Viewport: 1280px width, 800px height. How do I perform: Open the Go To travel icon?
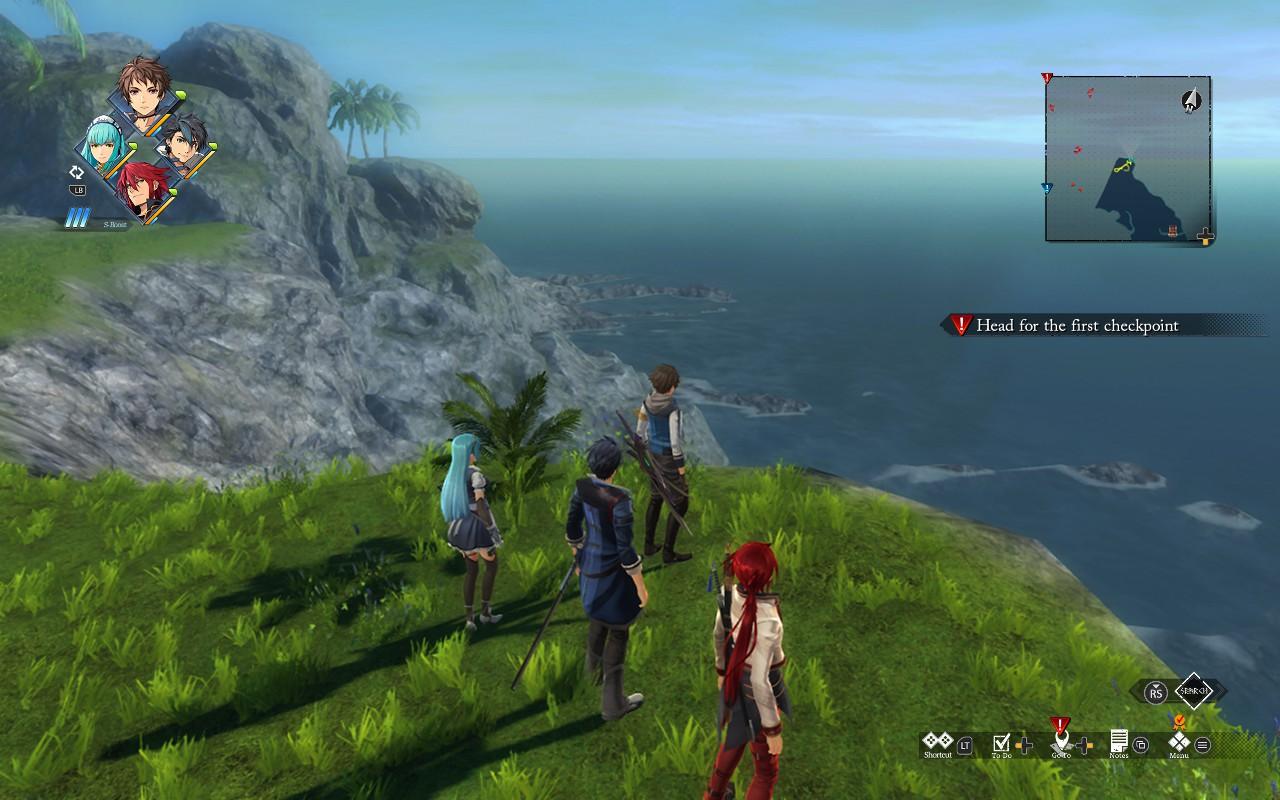point(1061,741)
